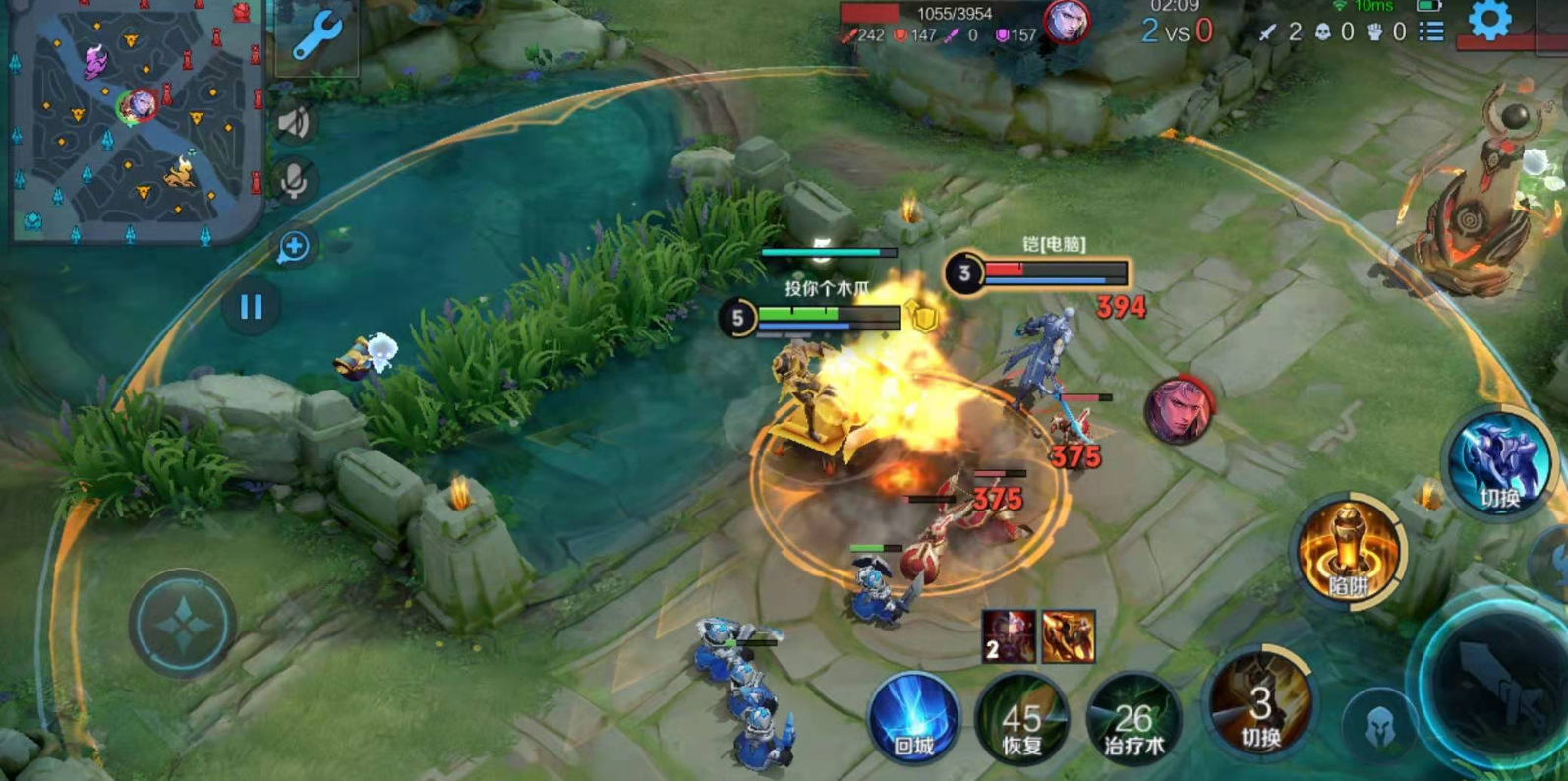Select the helmet hero-target button
The width and height of the screenshot is (1568, 781).
[1380, 726]
